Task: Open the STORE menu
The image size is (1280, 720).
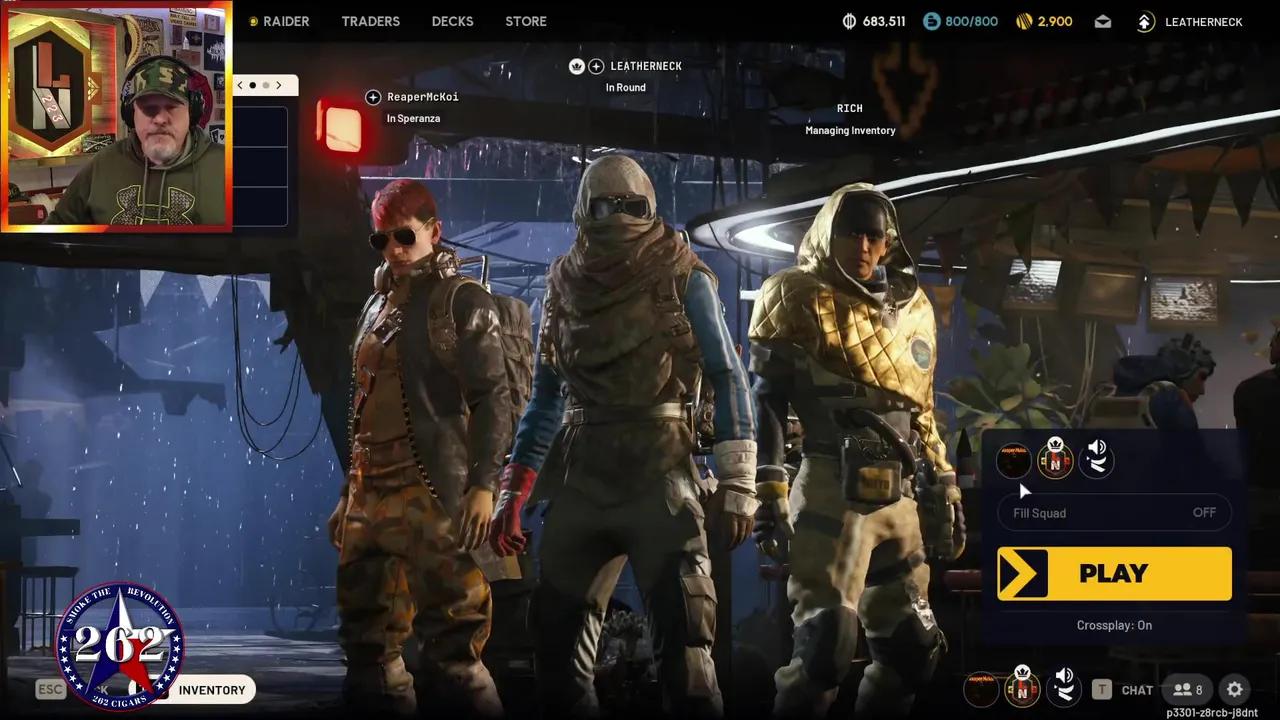Action: click(x=525, y=21)
